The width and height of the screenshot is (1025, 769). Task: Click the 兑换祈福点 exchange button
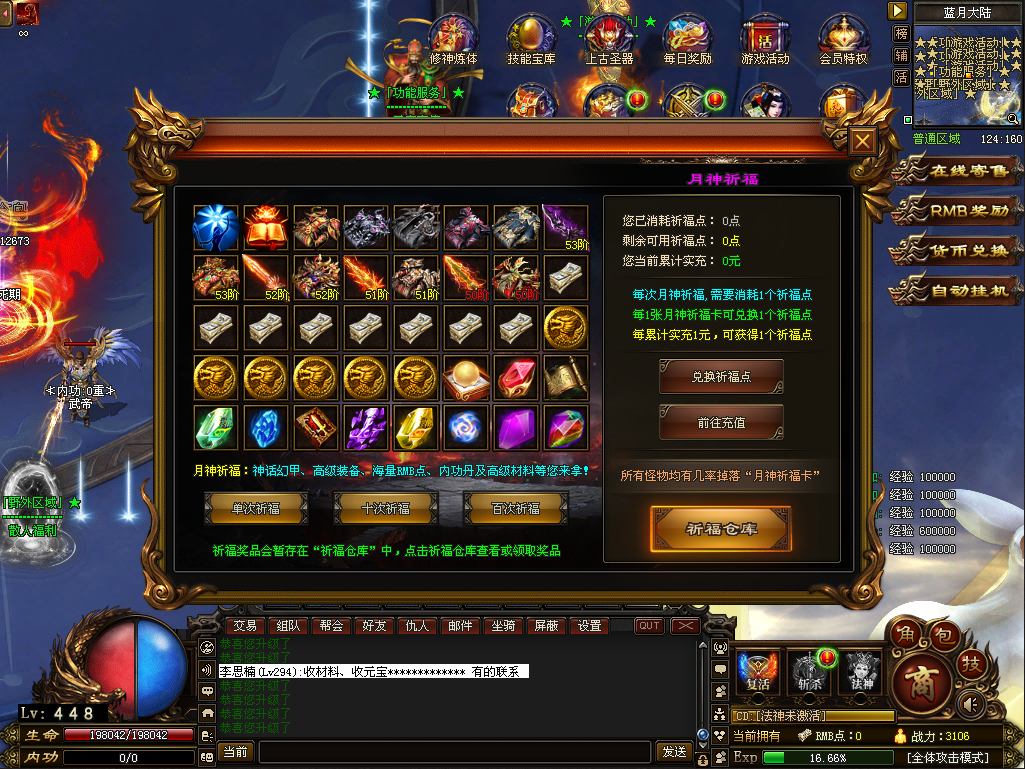(x=721, y=377)
